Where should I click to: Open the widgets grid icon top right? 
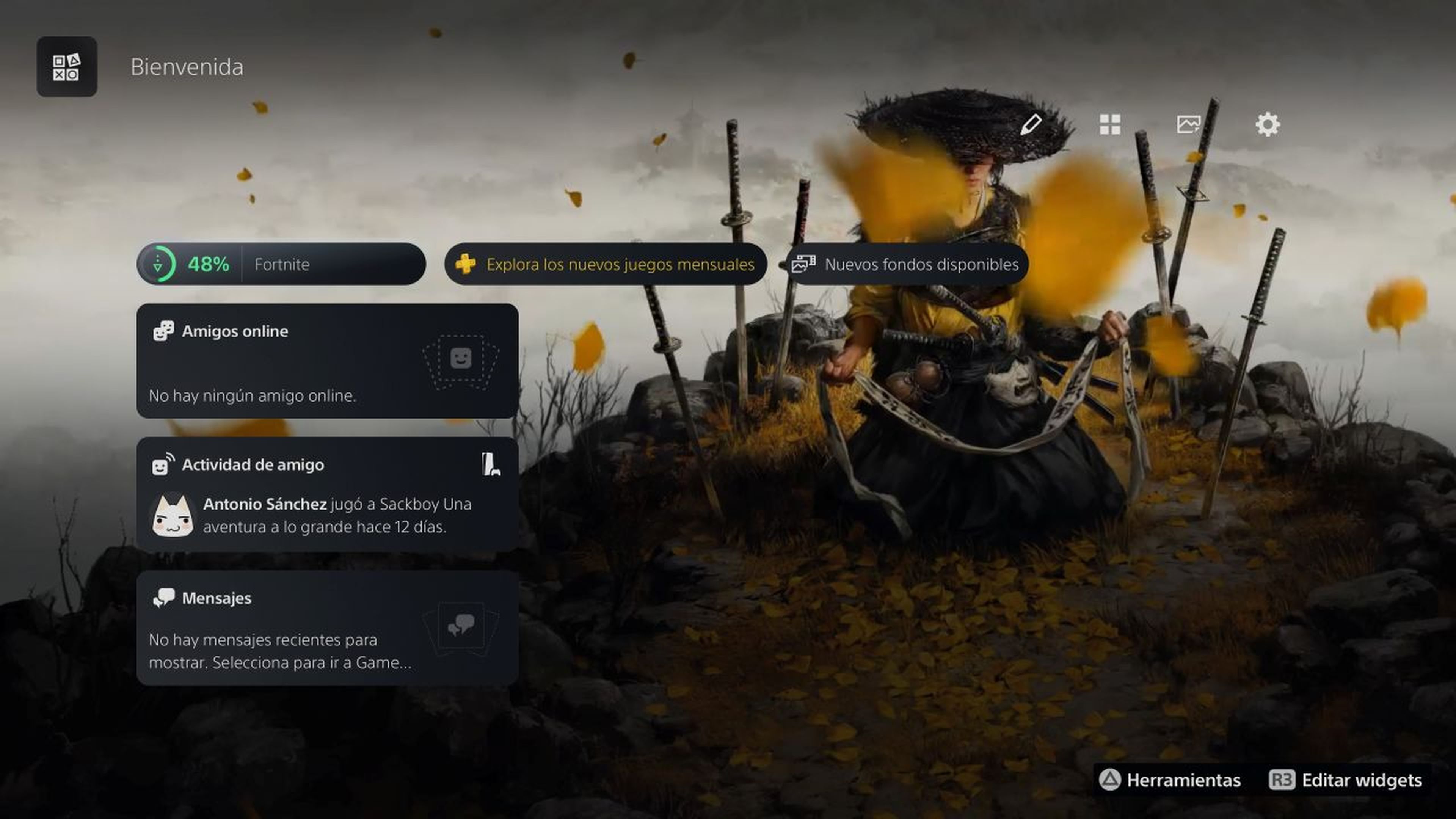tap(1109, 124)
